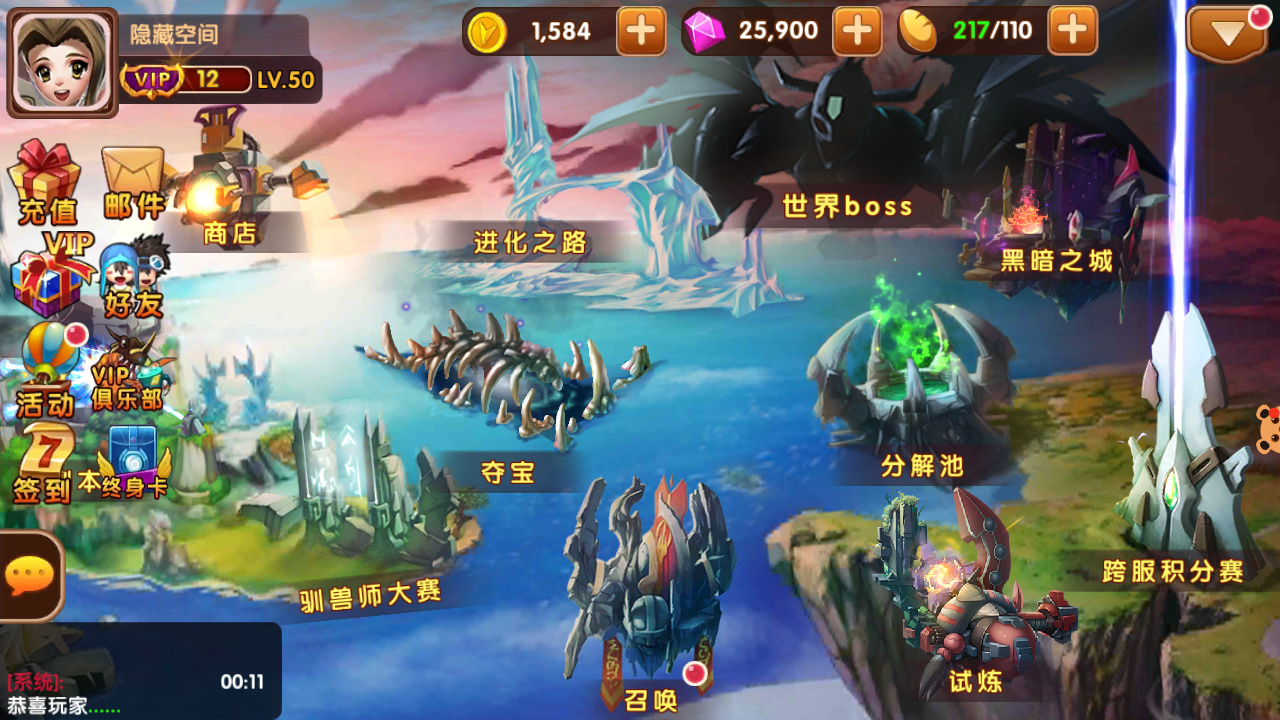Image resolution: width=1280 pixels, height=720 pixels.
Task: Click the player avatar portrait top left
Action: [60, 62]
